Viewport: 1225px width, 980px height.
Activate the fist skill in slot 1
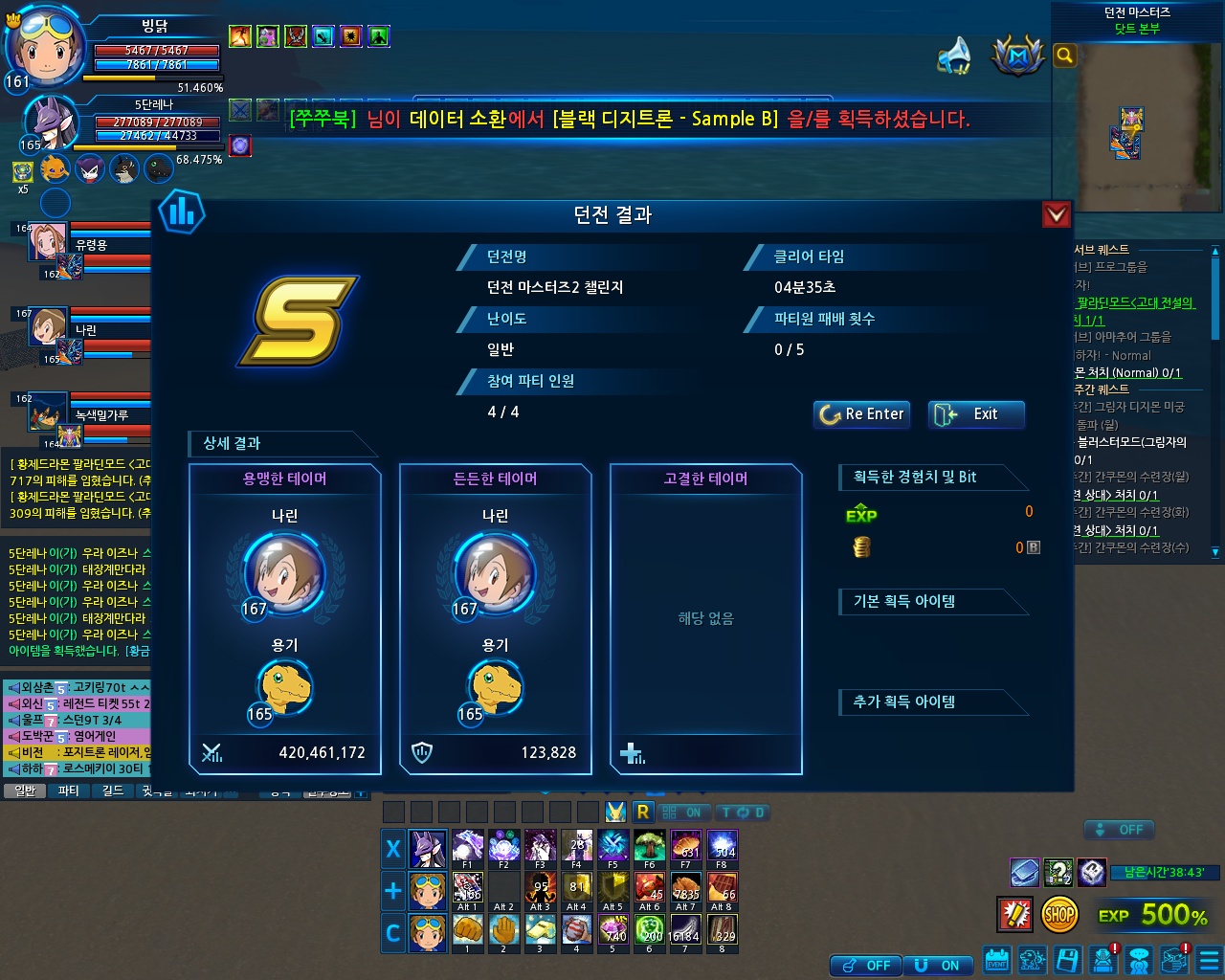(467, 931)
